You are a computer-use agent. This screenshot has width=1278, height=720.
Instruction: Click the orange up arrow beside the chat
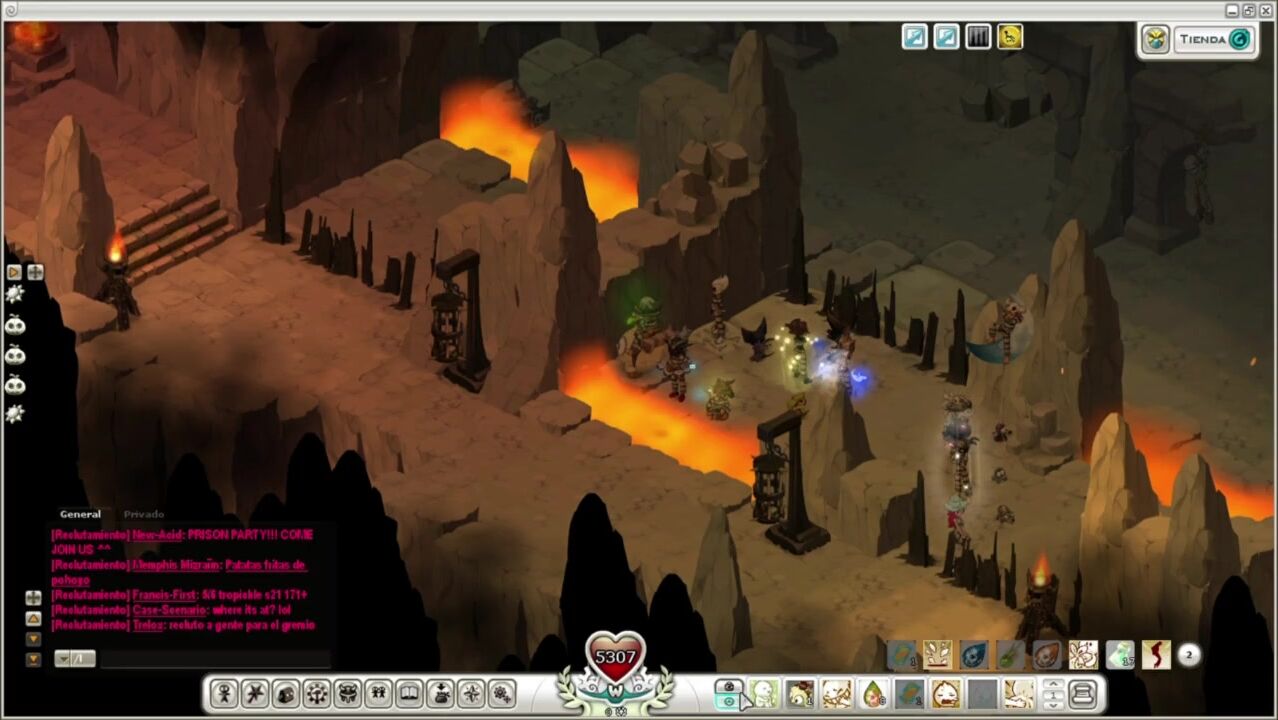click(33, 619)
